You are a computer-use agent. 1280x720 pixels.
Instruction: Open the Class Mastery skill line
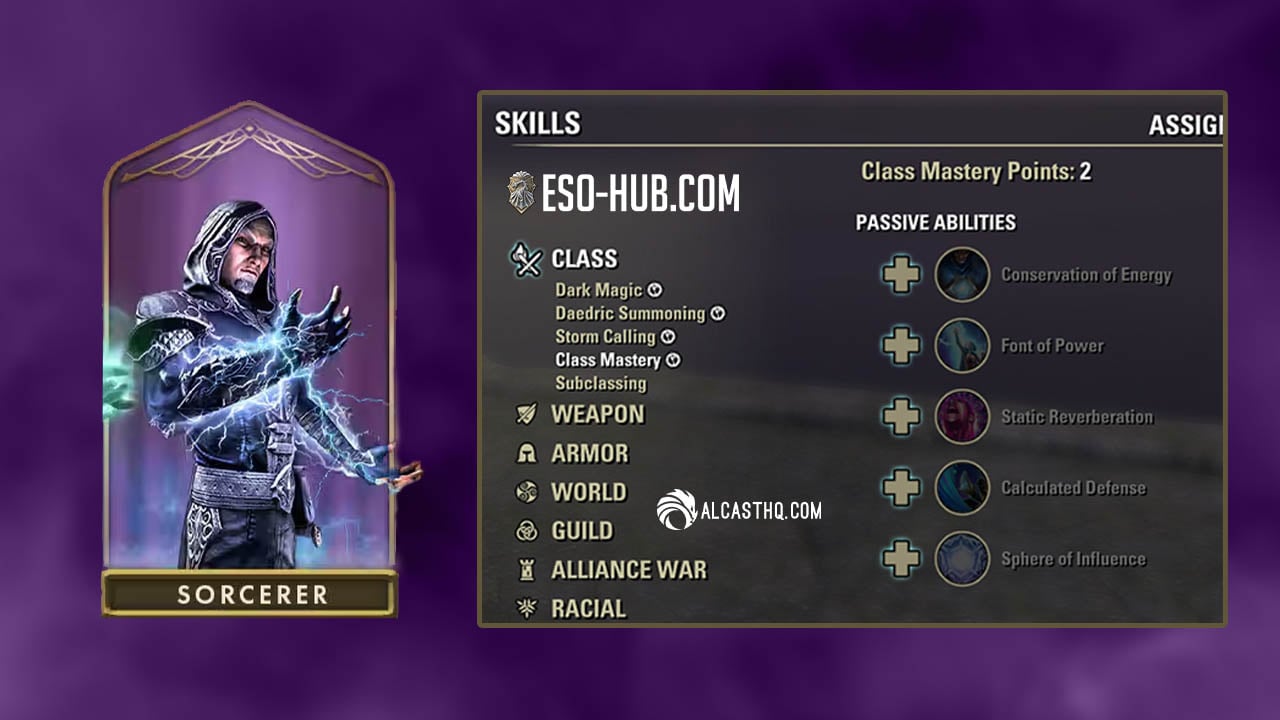(x=608, y=359)
